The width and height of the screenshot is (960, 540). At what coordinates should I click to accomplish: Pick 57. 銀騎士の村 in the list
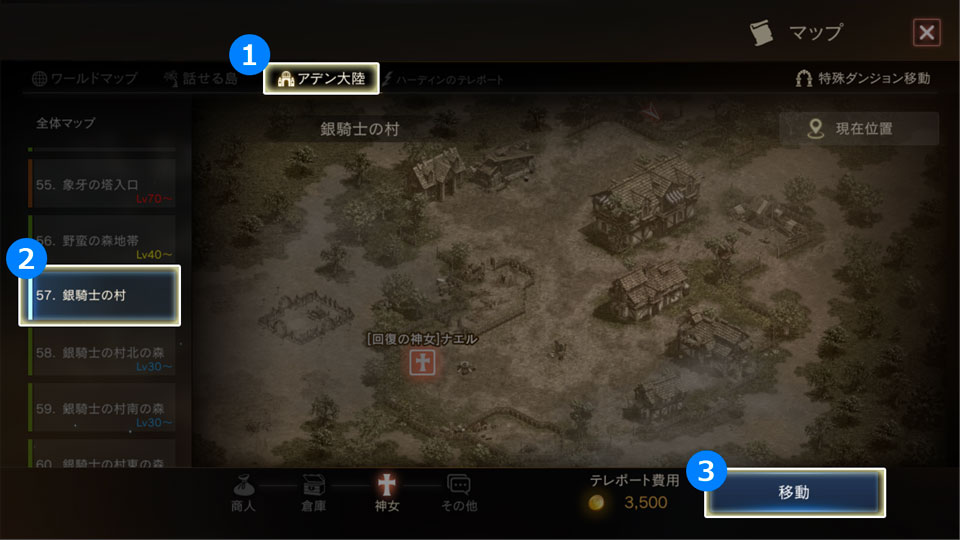100,295
